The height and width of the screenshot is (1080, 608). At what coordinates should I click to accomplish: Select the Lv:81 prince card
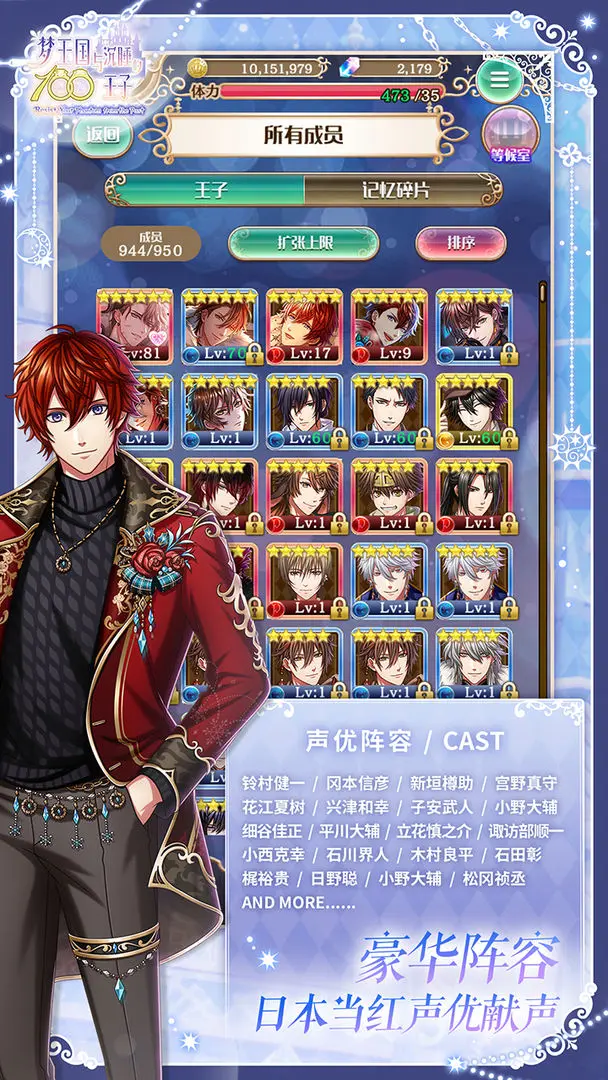coord(135,327)
